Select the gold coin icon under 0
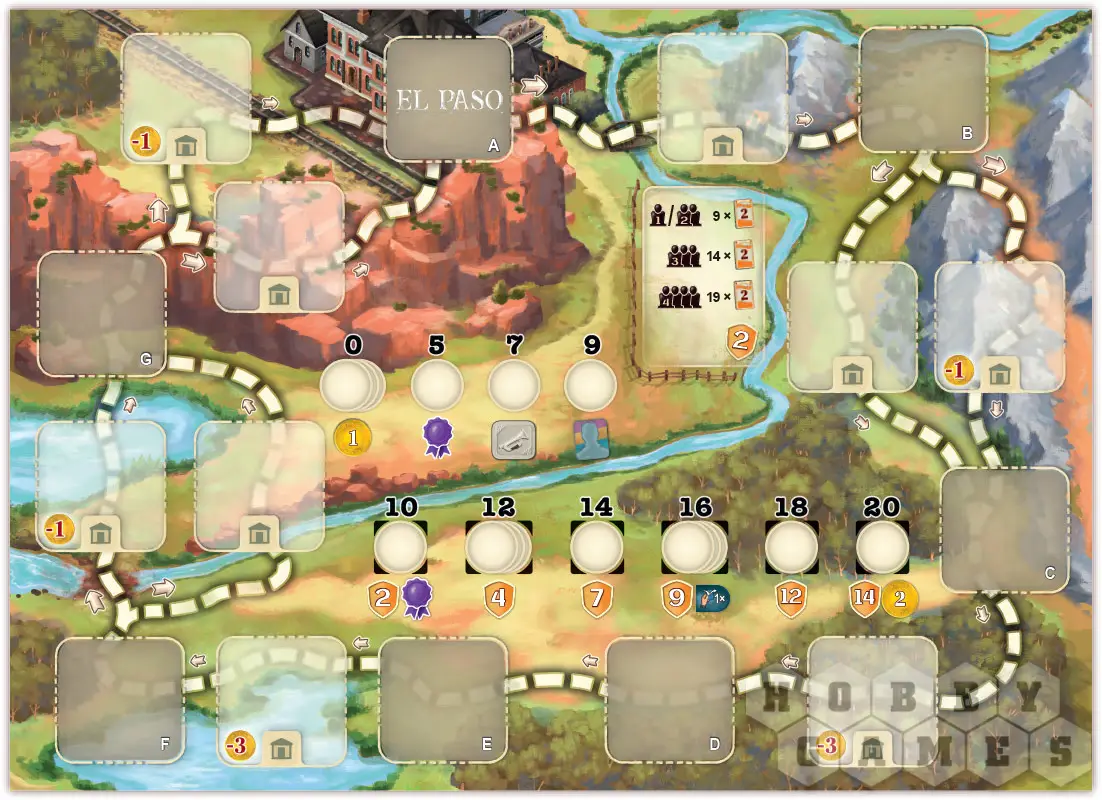 352,436
